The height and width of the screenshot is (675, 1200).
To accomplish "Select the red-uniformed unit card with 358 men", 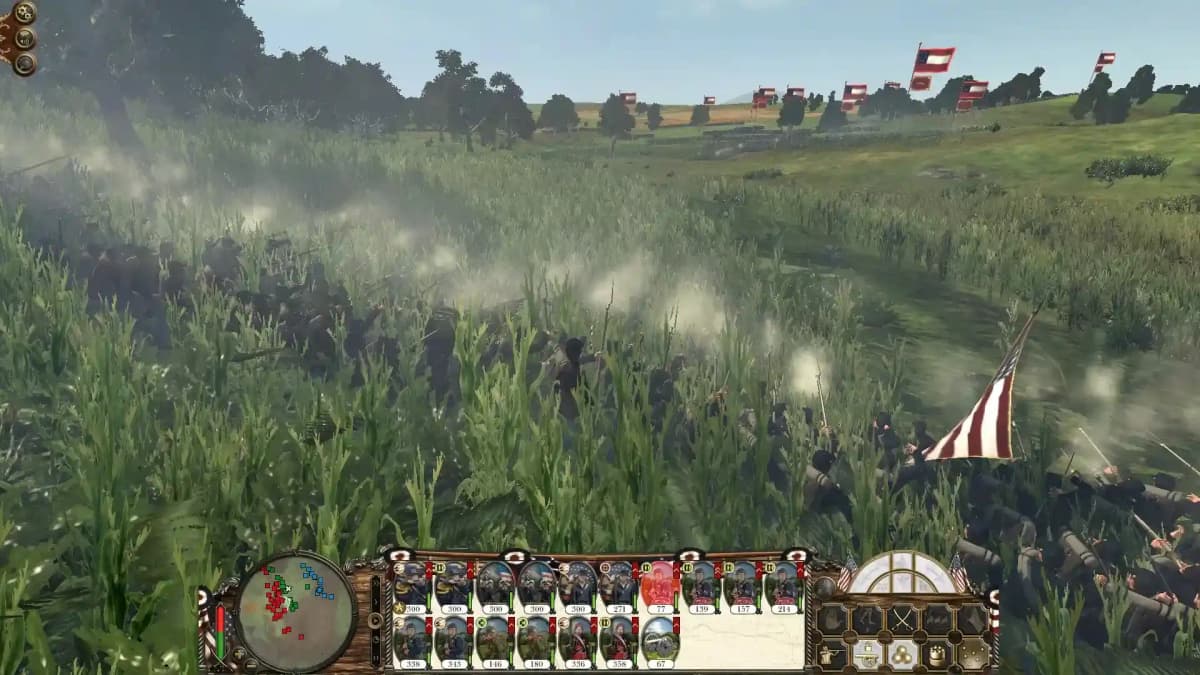I will point(617,640).
